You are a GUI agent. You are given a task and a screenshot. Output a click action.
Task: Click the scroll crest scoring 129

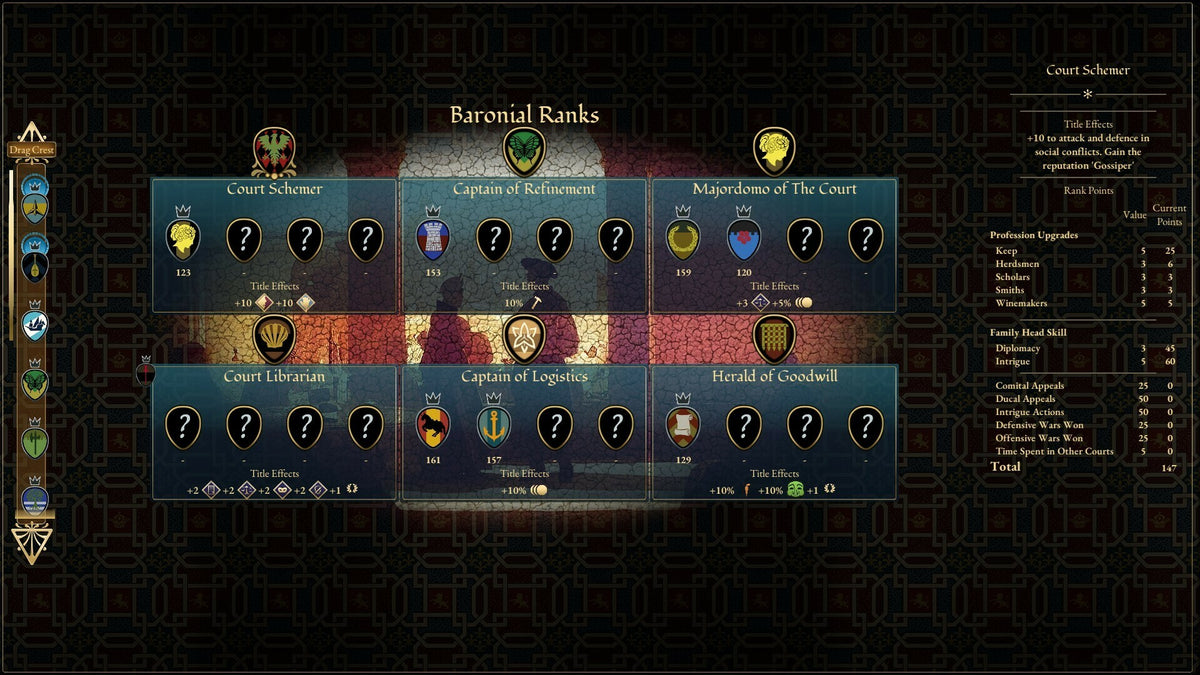tap(683, 427)
